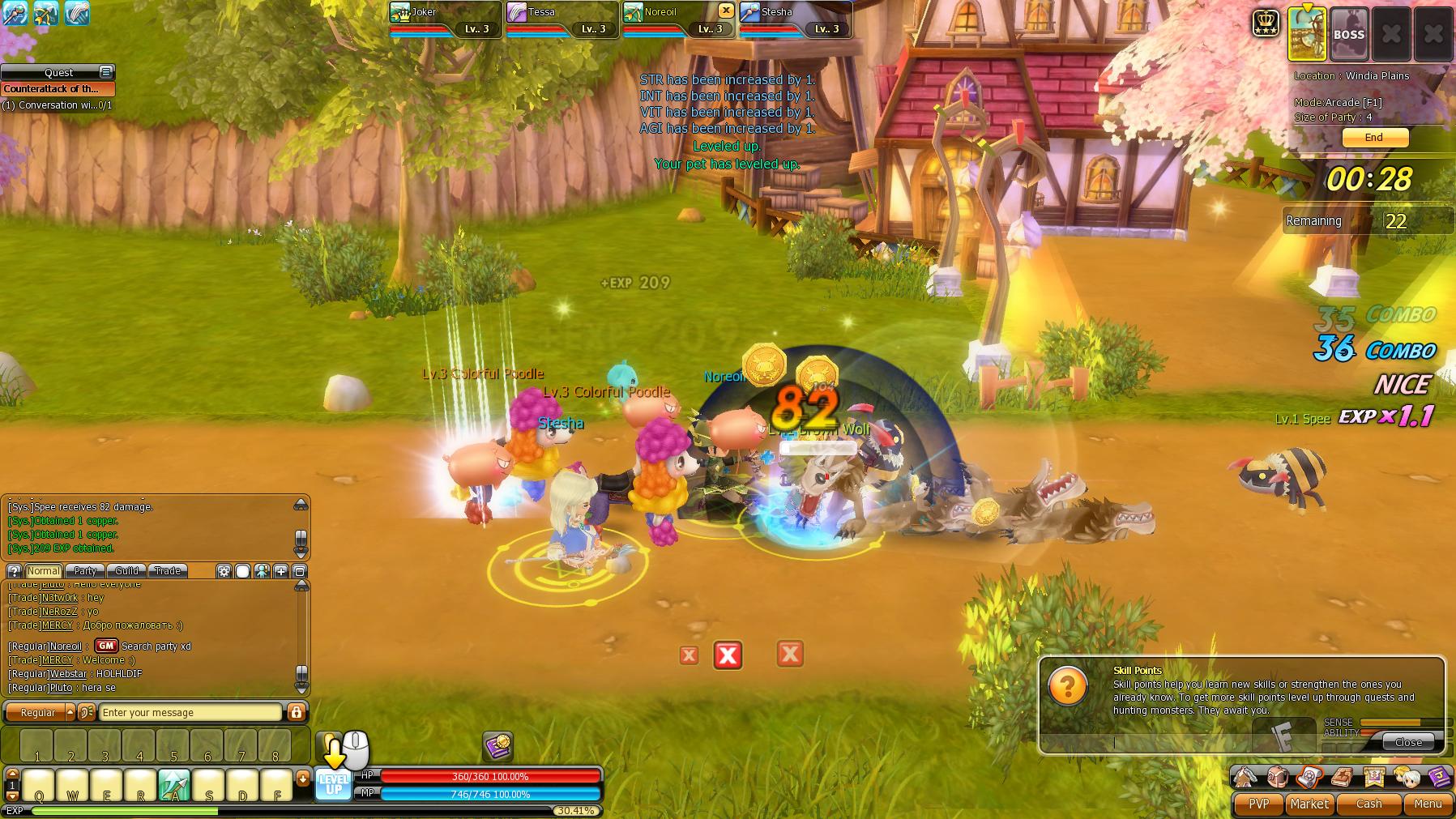Toggle the chat lock padlock icon

coord(297,713)
